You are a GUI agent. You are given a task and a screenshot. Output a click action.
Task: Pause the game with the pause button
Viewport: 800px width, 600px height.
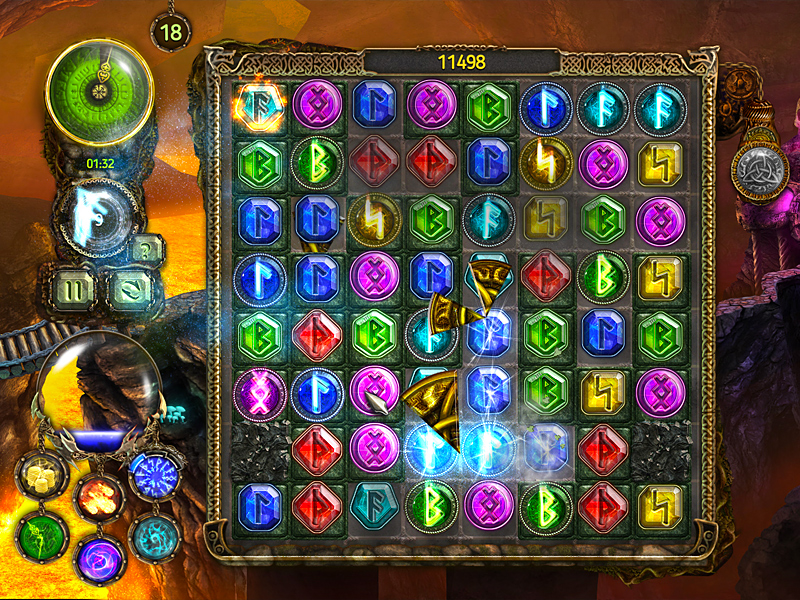coord(76,290)
